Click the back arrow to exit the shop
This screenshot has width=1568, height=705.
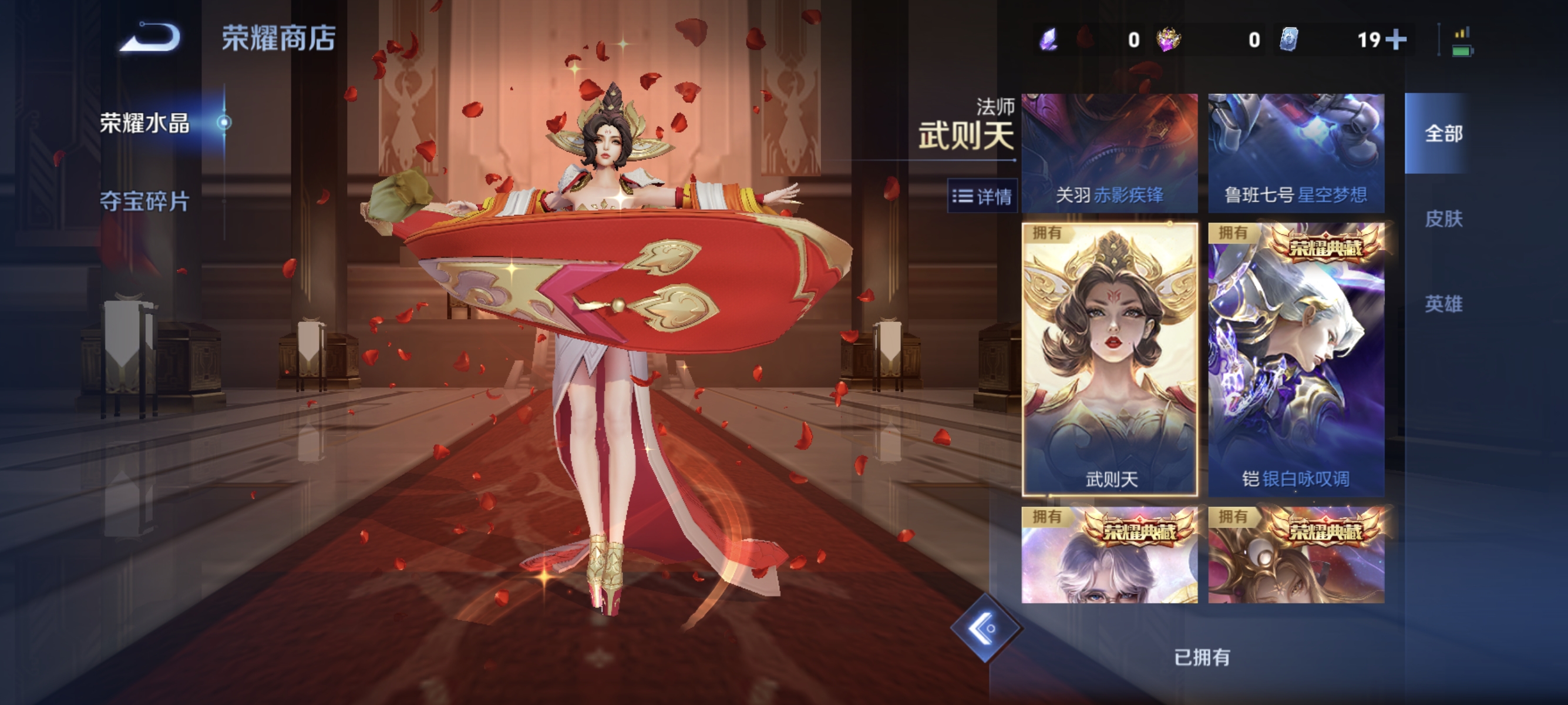pyautogui.click(x=154, y=36)
